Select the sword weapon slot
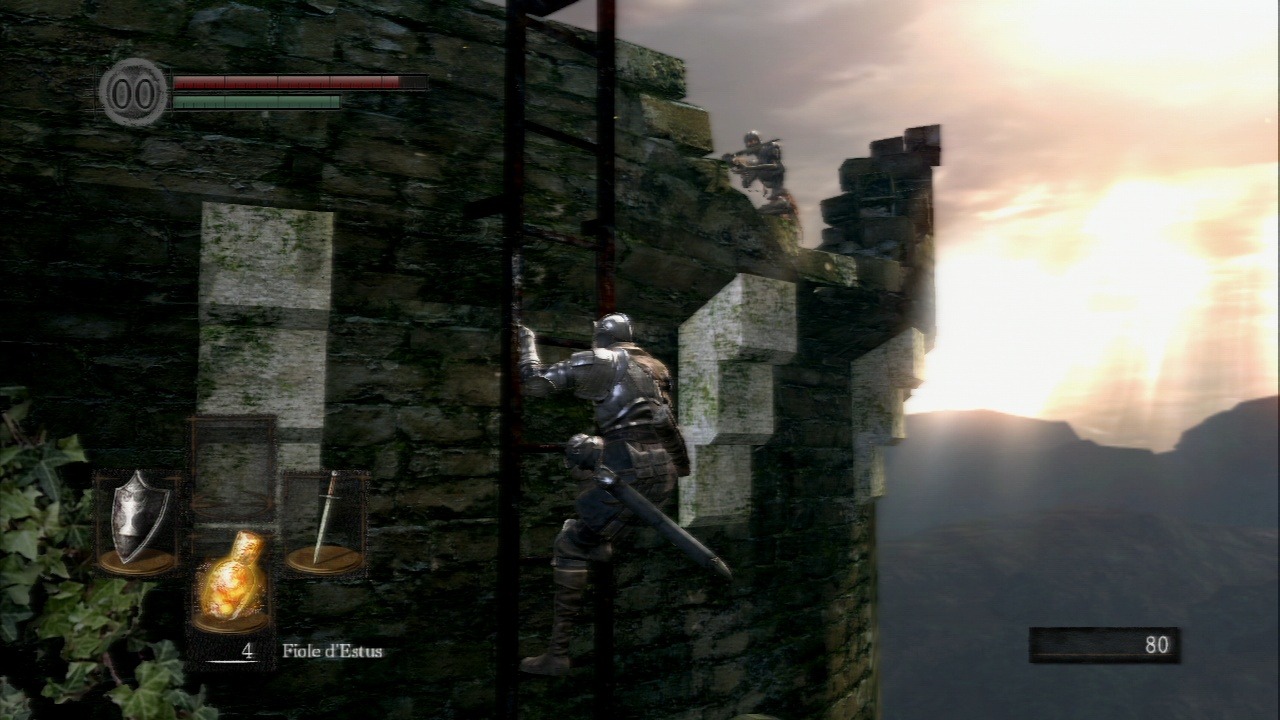Screen dimensions: 1280x720 (x=324, y=523)
